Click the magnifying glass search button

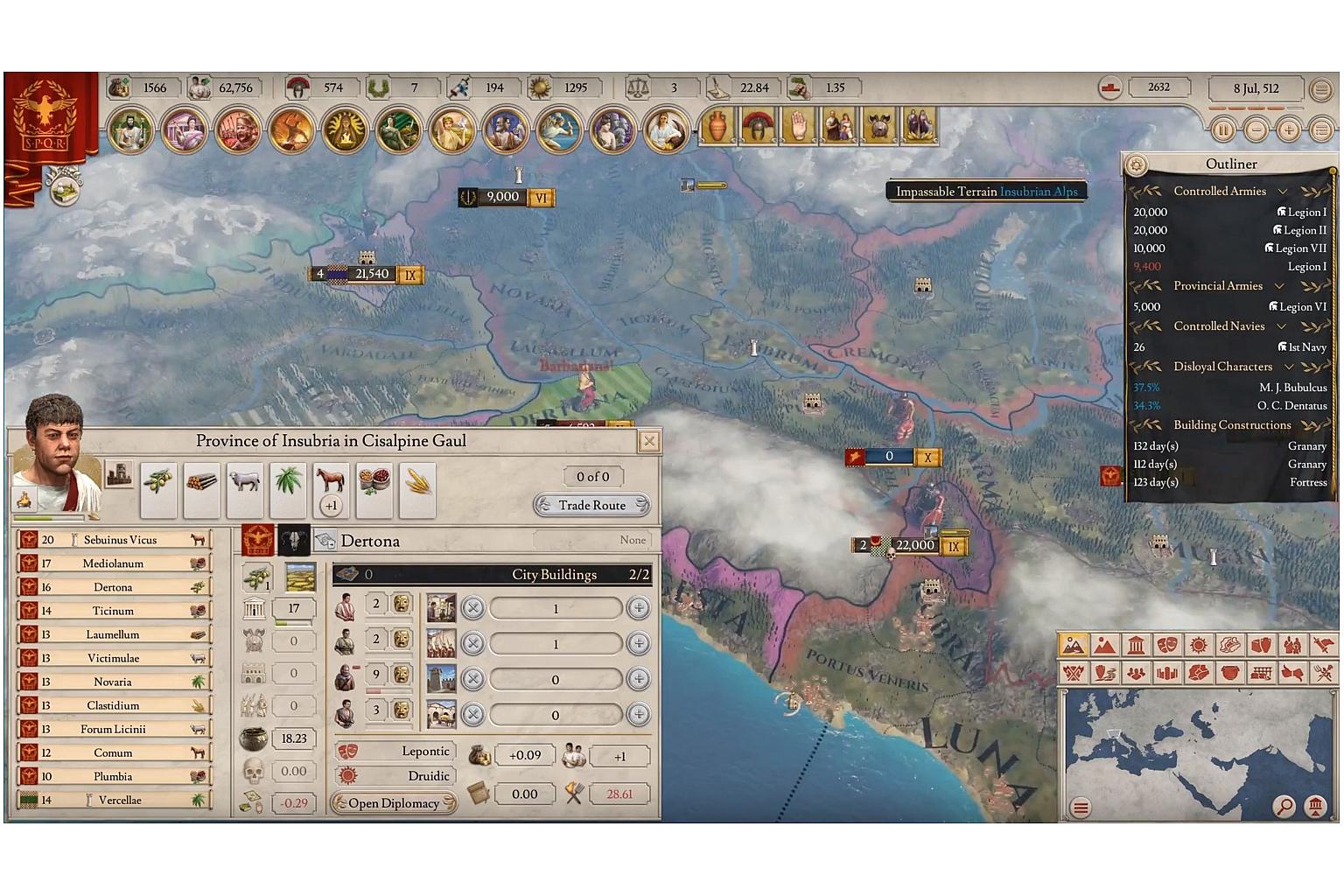coord(1284,806)
